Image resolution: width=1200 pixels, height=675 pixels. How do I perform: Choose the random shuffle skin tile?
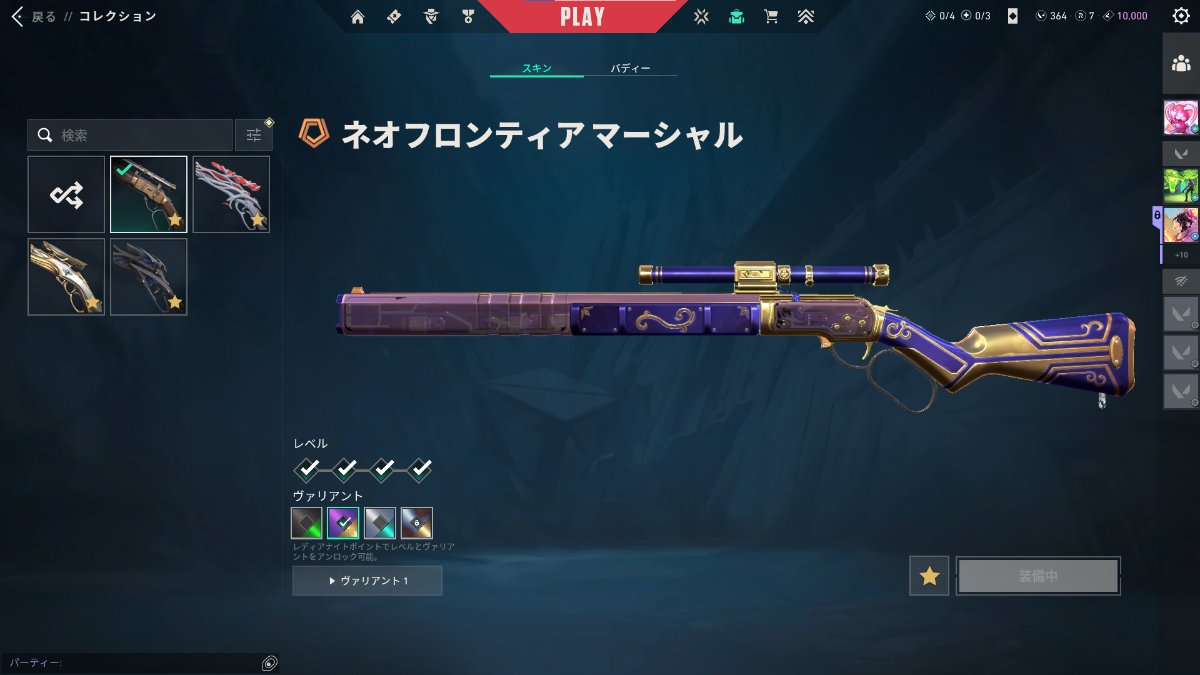(66, 194)
